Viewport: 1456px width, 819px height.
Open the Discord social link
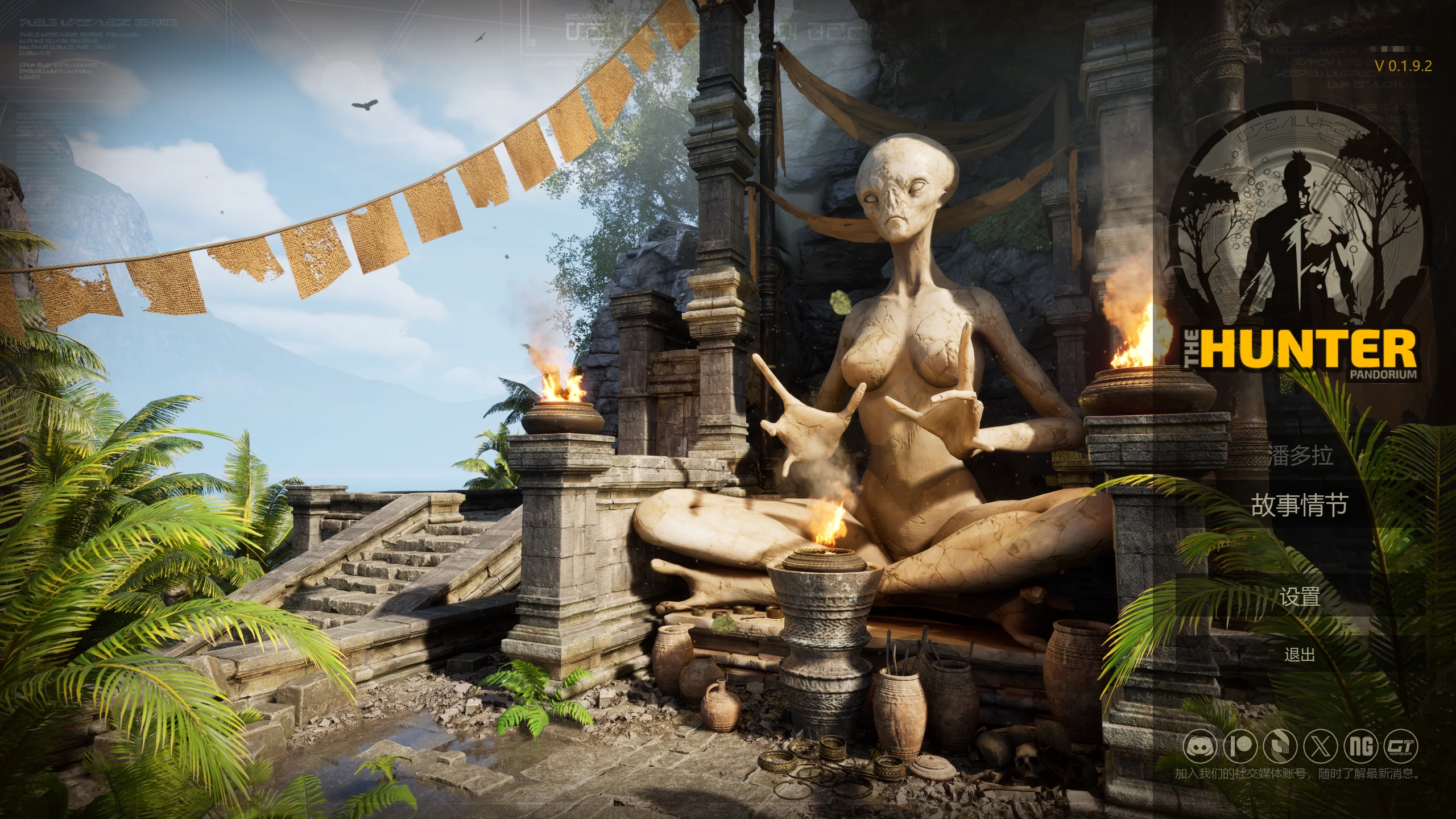(x=1200, y=747)
